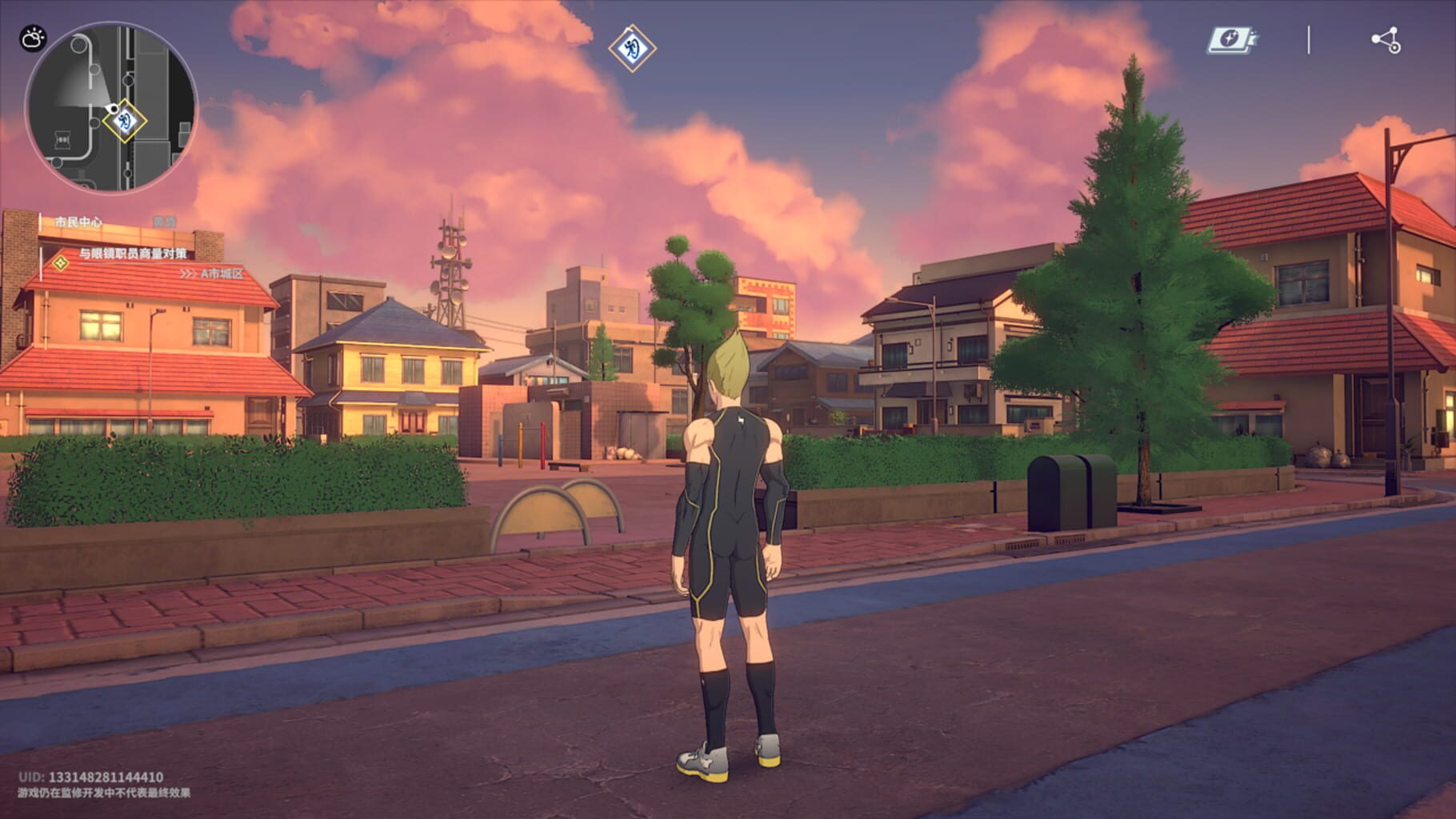Expand the A市城区 entry via the chevrons
Screen dimensions: 1456x819
[190, 274]
